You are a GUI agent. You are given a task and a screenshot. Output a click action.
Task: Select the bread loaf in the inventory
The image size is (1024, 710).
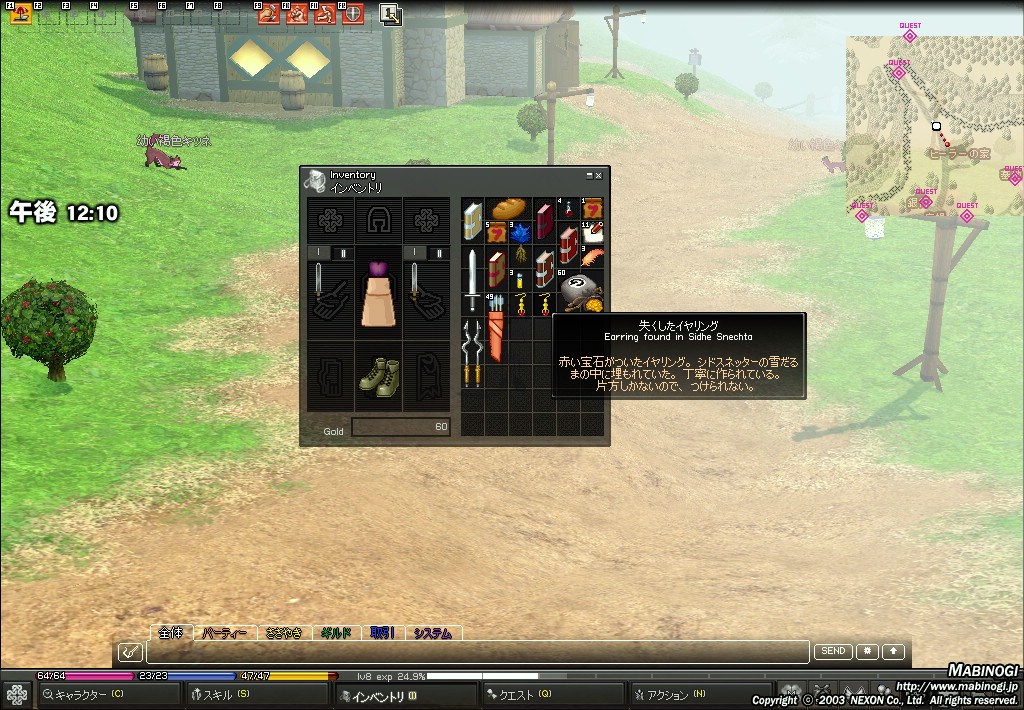coord(508,208)
